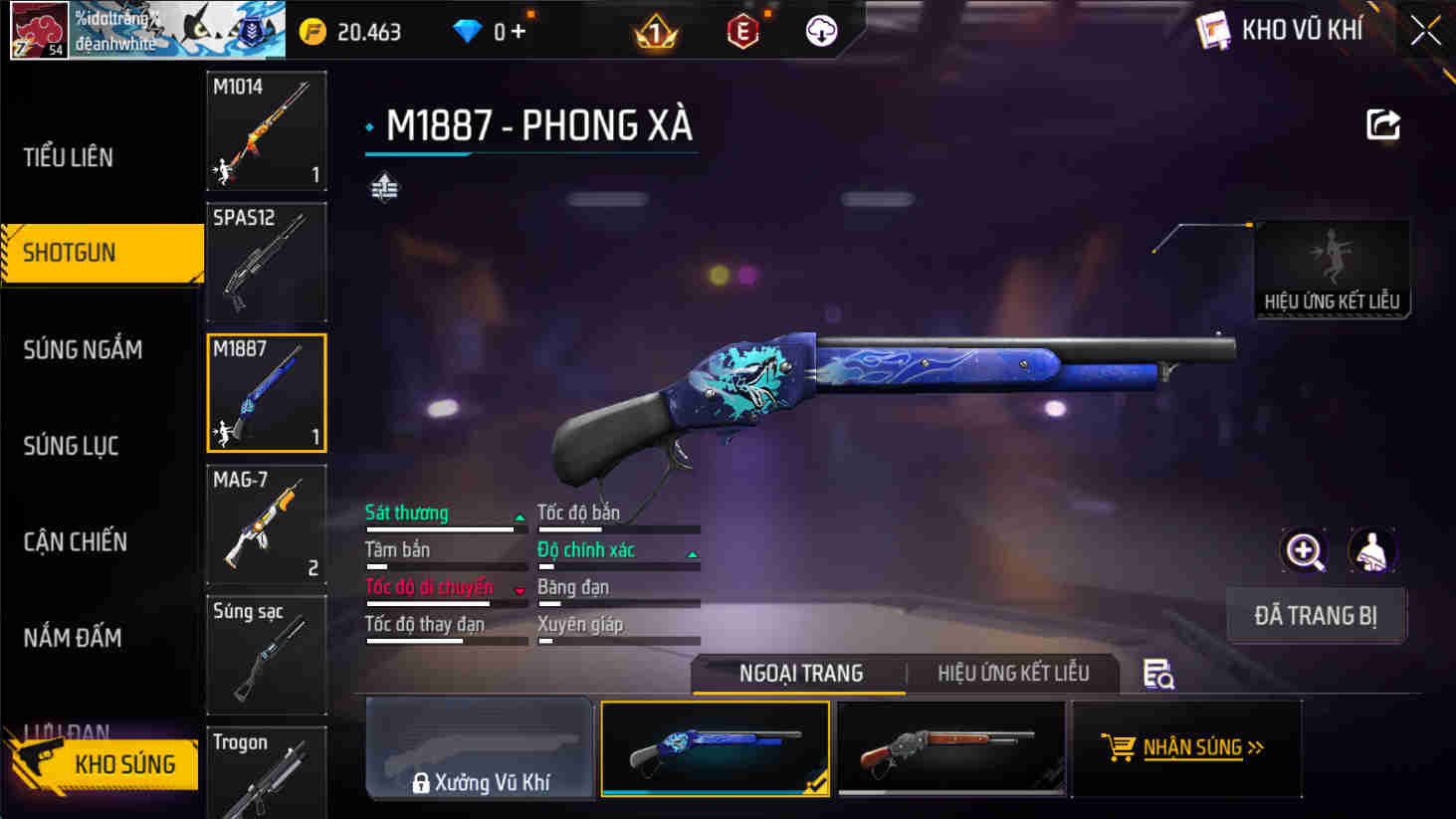Screen dimensions: 1456x819
Task: Click the attribute comparison icon below M1887 title
Action: click(385, 185)
